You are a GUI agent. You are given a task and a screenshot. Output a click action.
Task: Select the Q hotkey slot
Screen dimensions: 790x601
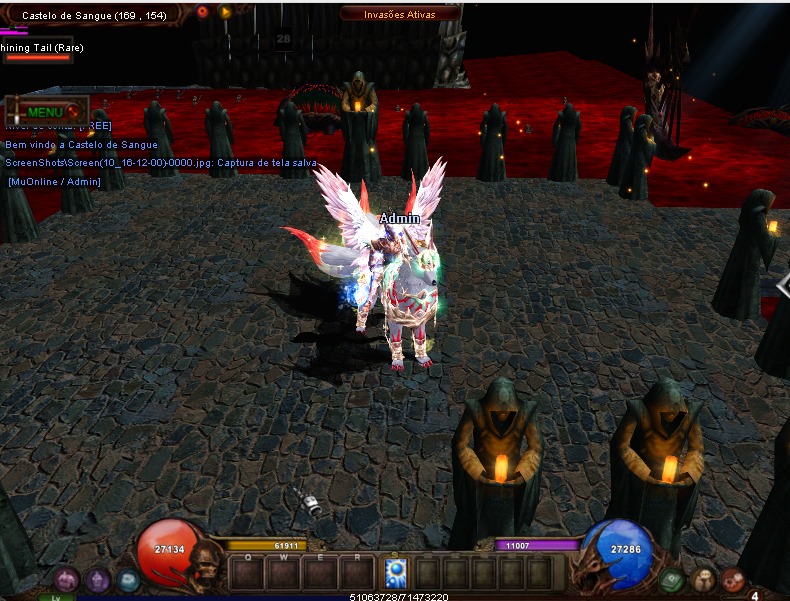[x=247, y=573]
